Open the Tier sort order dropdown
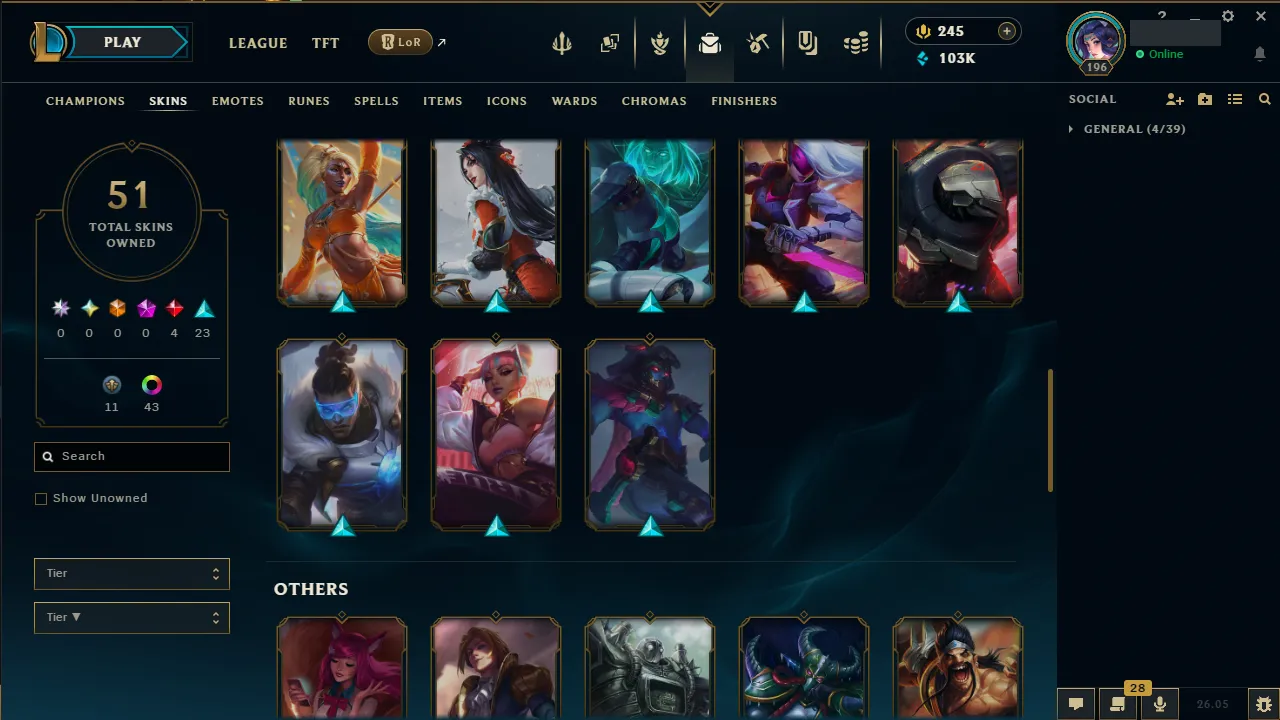 point(131,617)
